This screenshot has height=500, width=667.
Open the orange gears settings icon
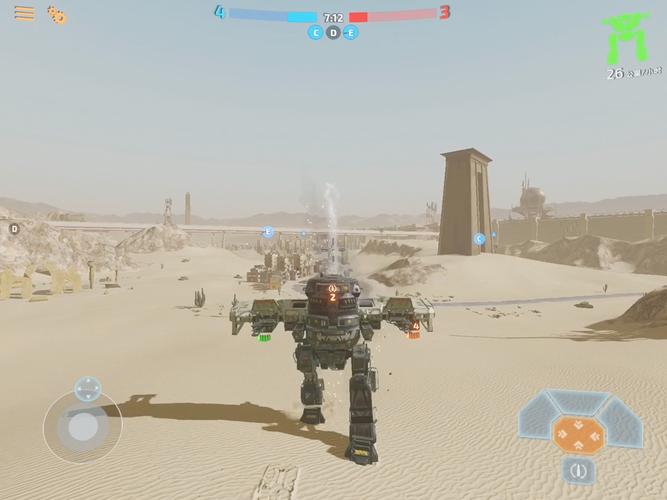[58, 15]
